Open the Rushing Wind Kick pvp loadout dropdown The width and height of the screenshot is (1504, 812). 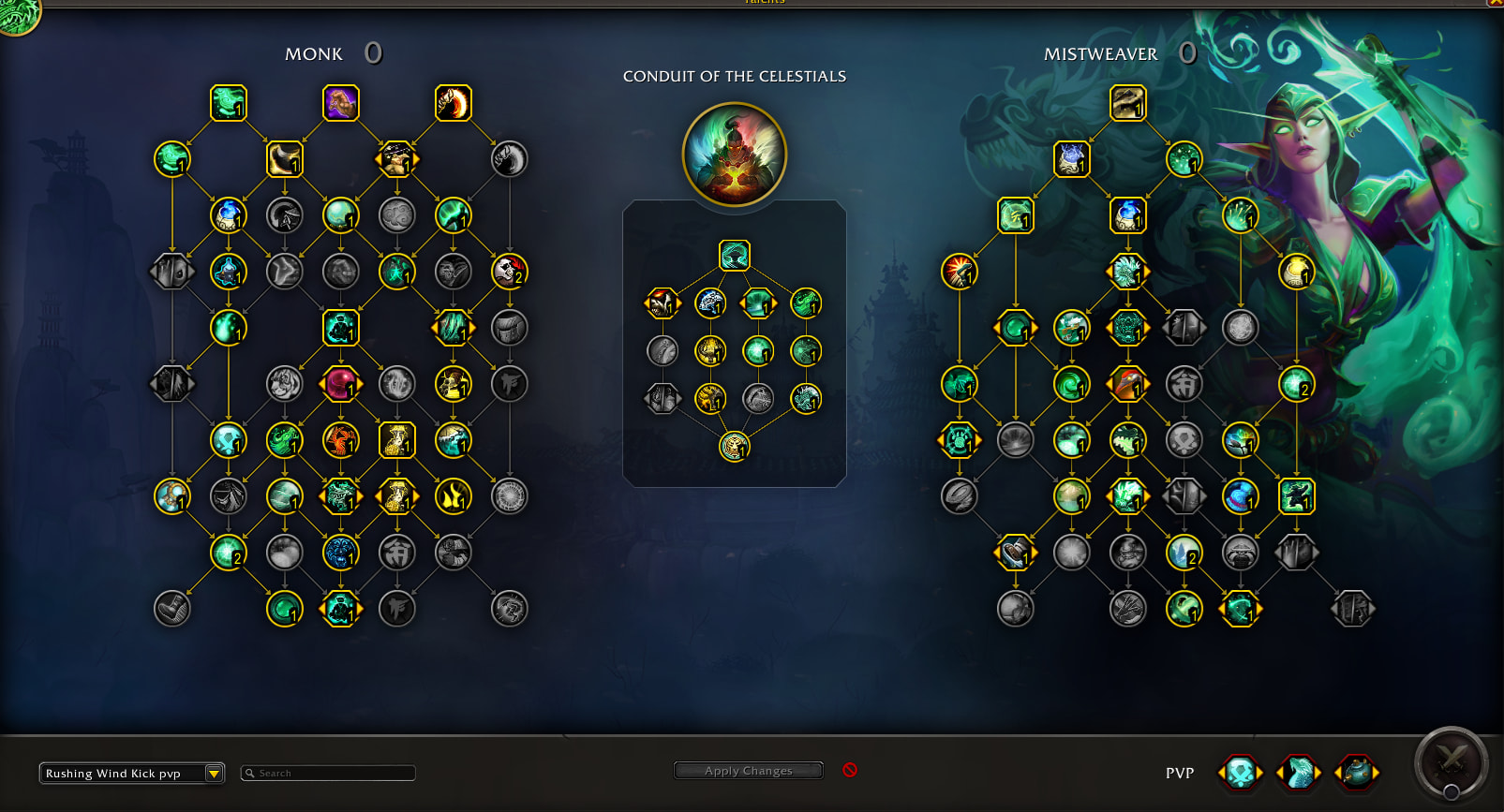(x=214, y=774)
